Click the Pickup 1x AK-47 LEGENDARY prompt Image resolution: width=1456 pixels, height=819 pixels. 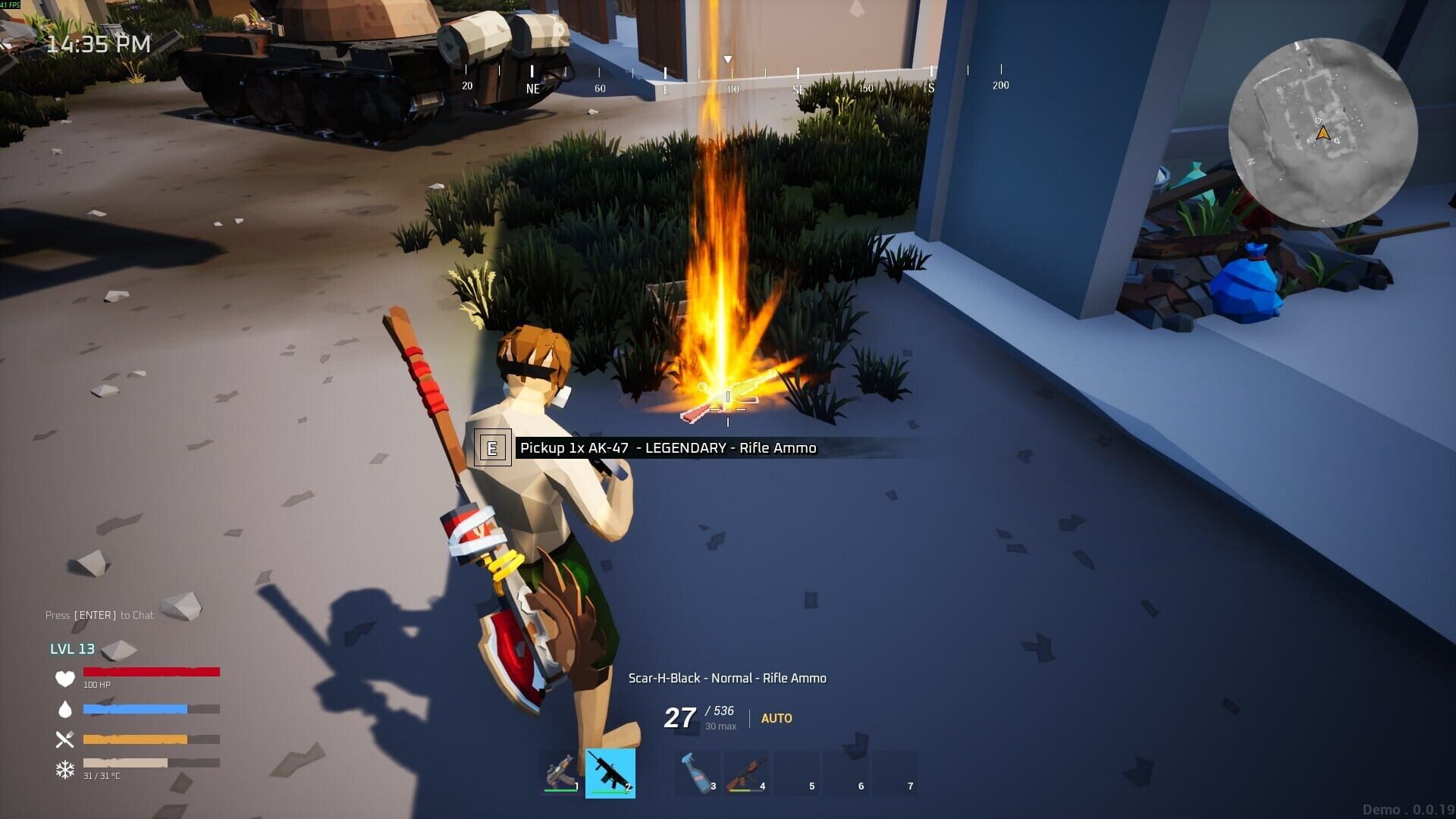coord(667,448)
